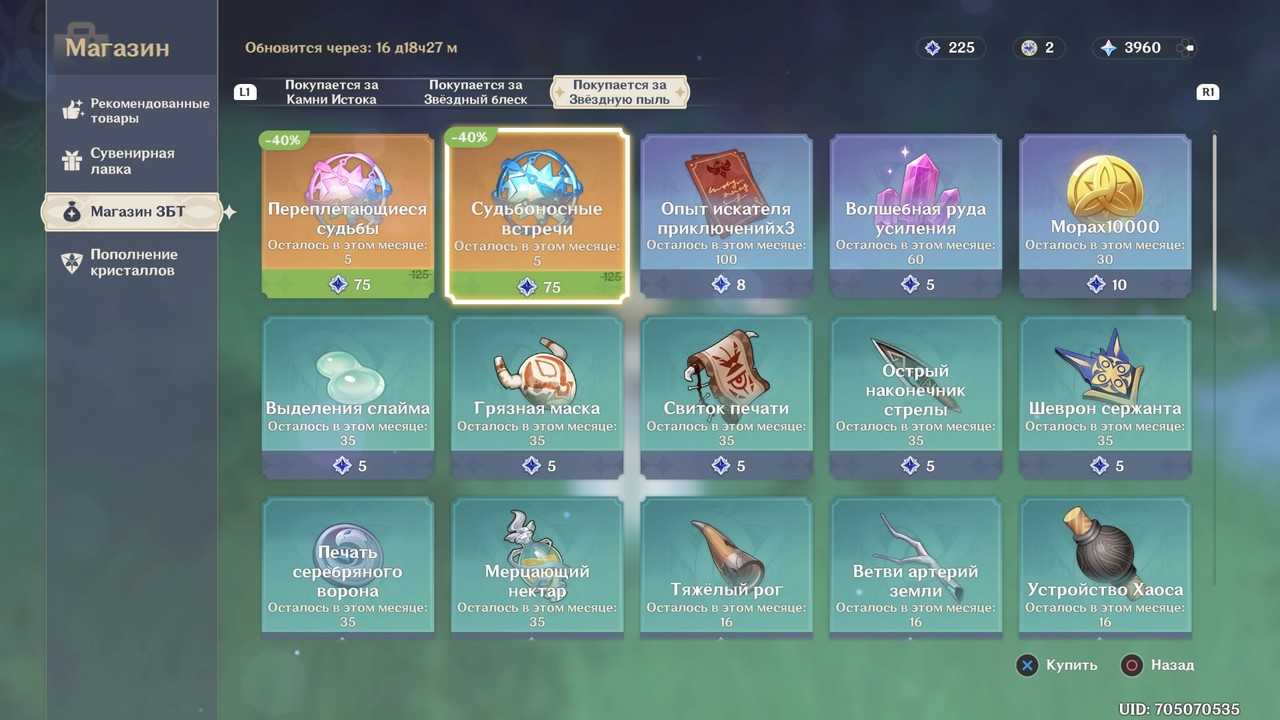Click the plus button beside 3960 primogems

[1186, 48]
